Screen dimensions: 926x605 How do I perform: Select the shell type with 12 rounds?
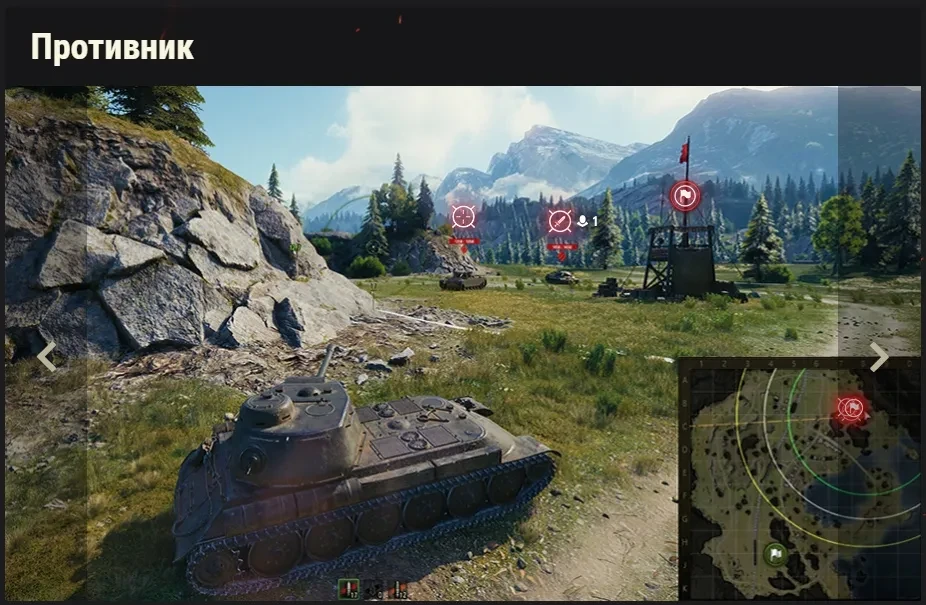coord(399,590)
